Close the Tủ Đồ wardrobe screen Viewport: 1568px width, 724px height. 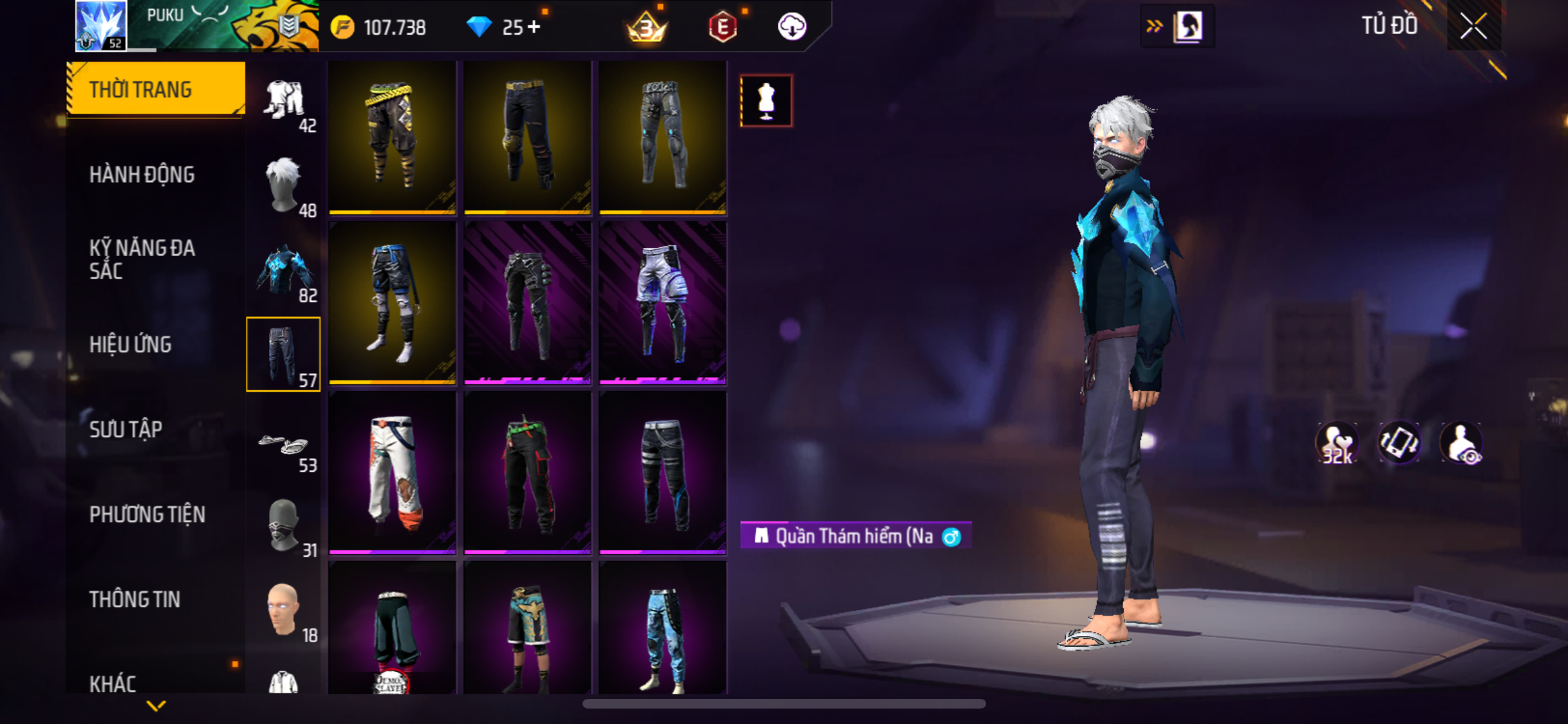(x=1473, y=26)
